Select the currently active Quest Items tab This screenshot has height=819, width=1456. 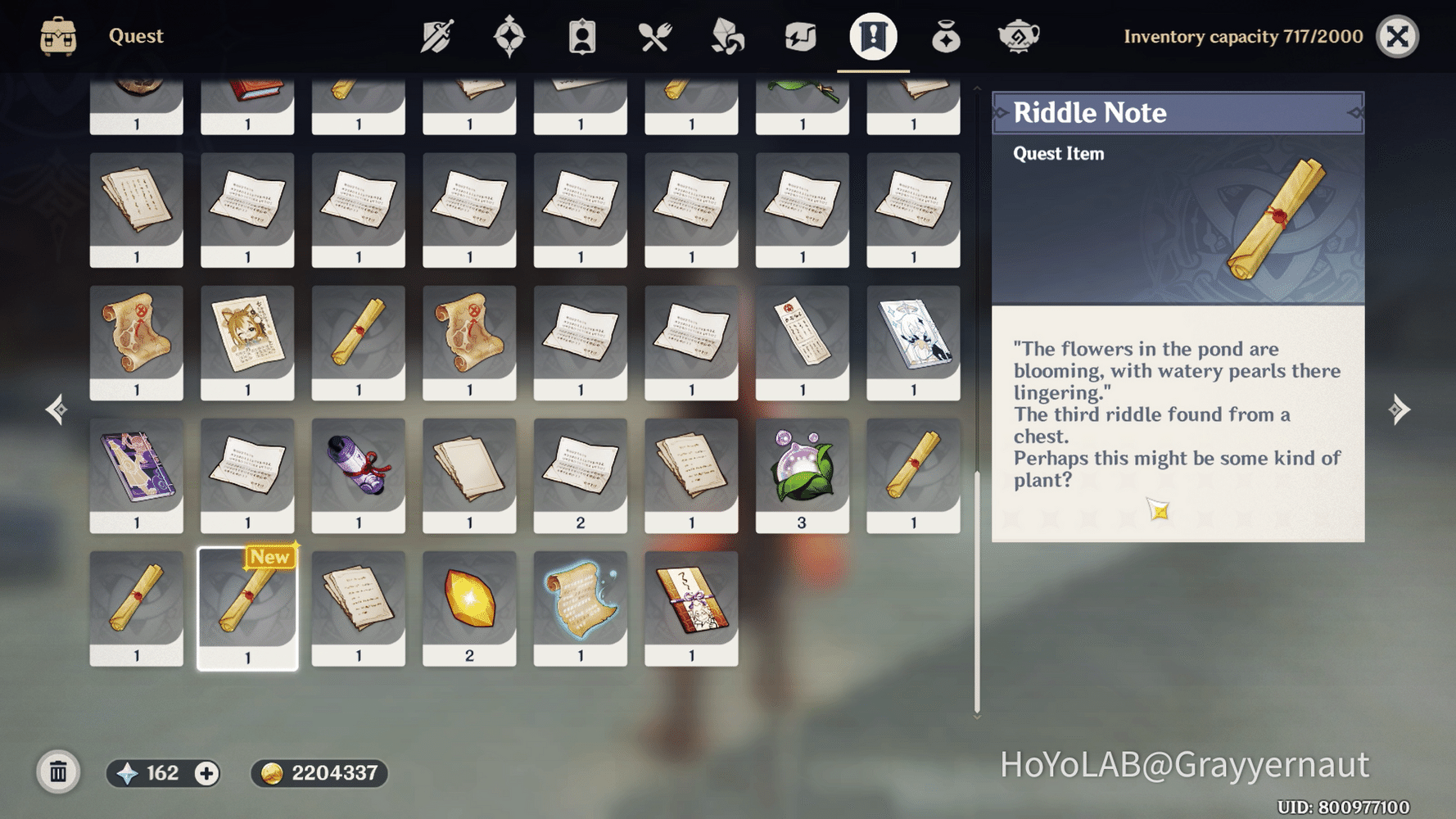(x=870, y=36)
